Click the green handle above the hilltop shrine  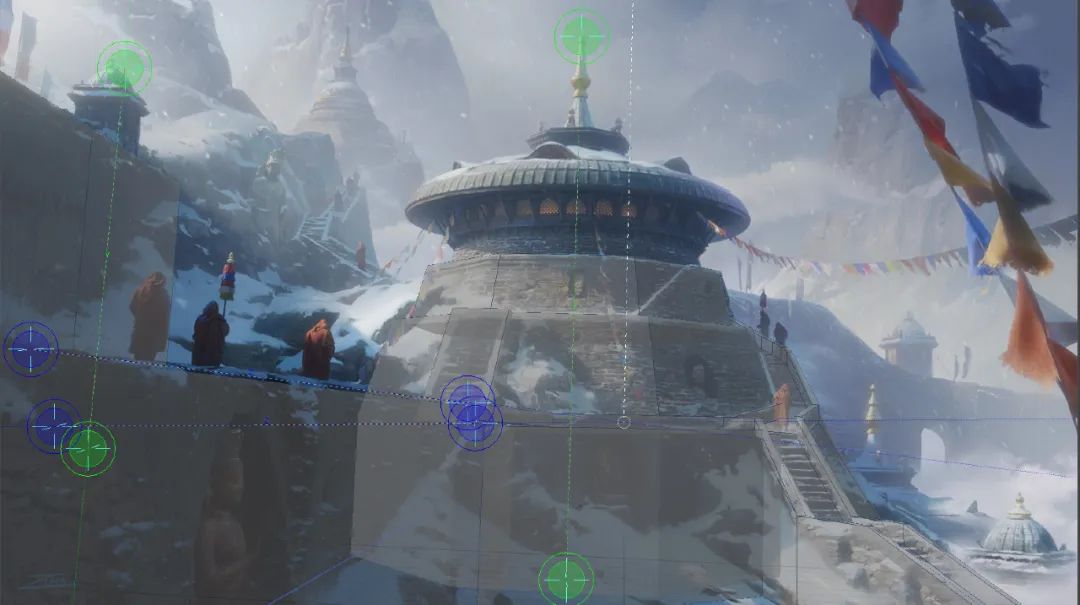click(125, 67)
